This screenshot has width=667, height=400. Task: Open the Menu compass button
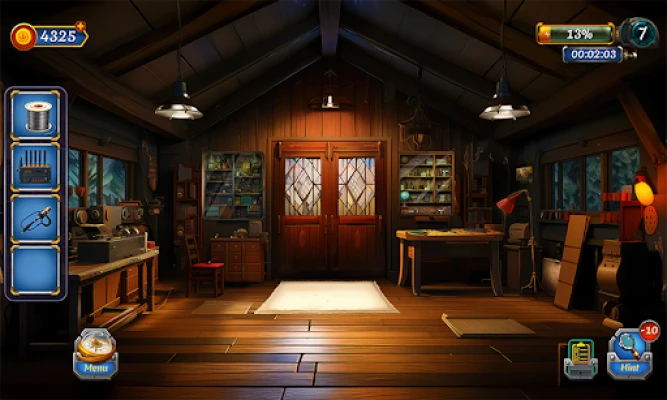point(96,352)
